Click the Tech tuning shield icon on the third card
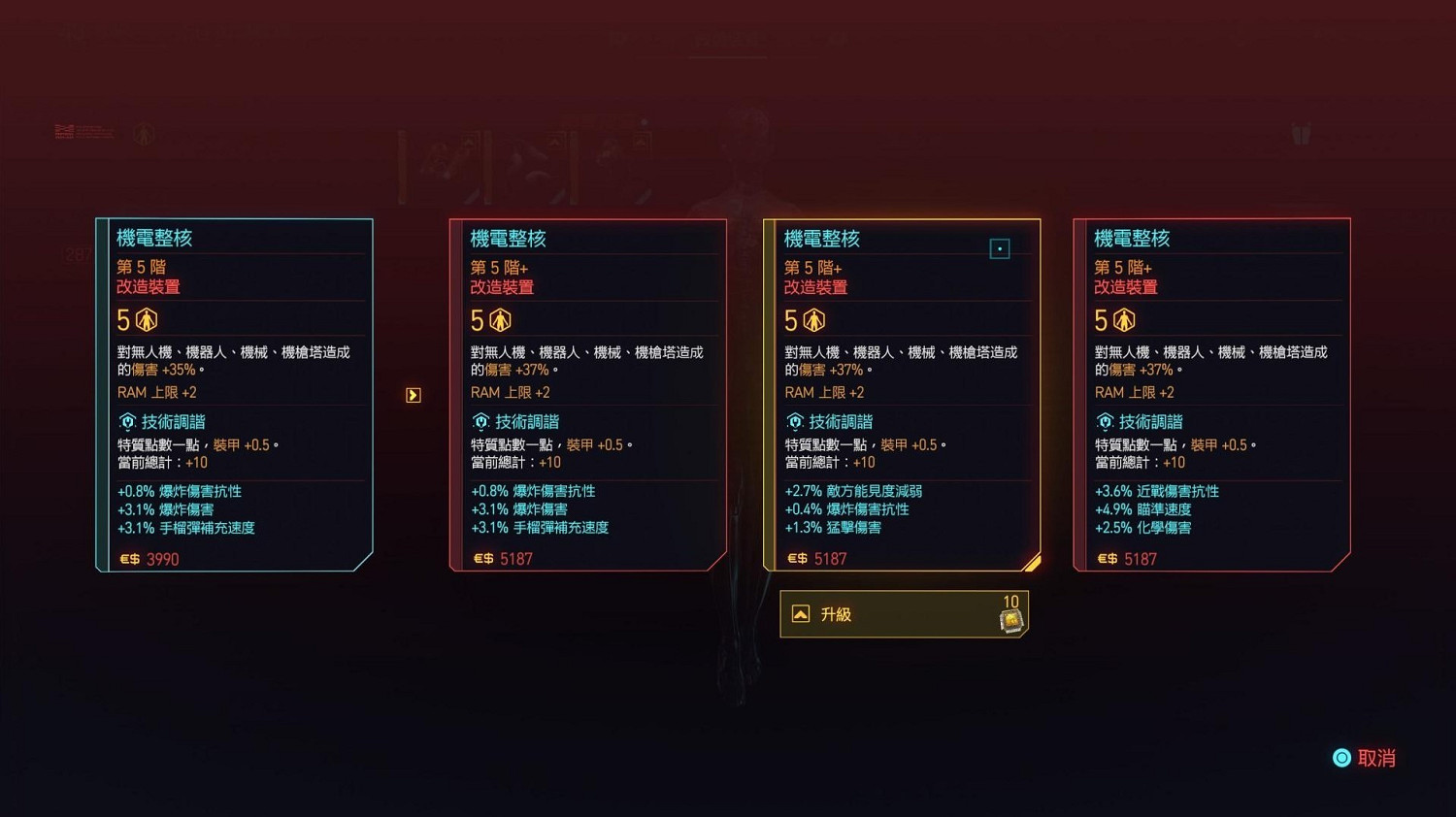 tap(794, 421)
